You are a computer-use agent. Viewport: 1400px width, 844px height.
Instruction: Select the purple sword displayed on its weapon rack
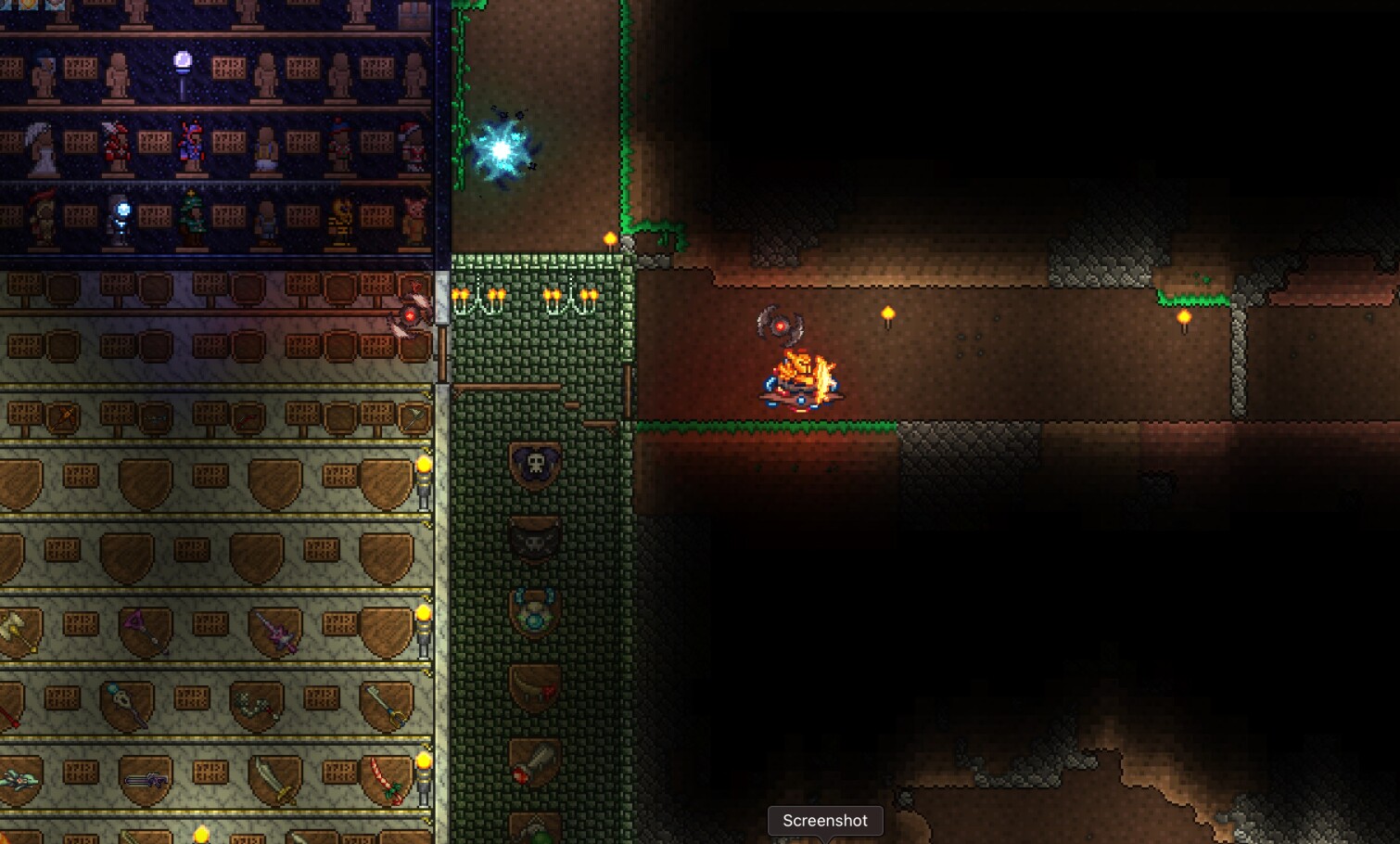coord(276,633)
